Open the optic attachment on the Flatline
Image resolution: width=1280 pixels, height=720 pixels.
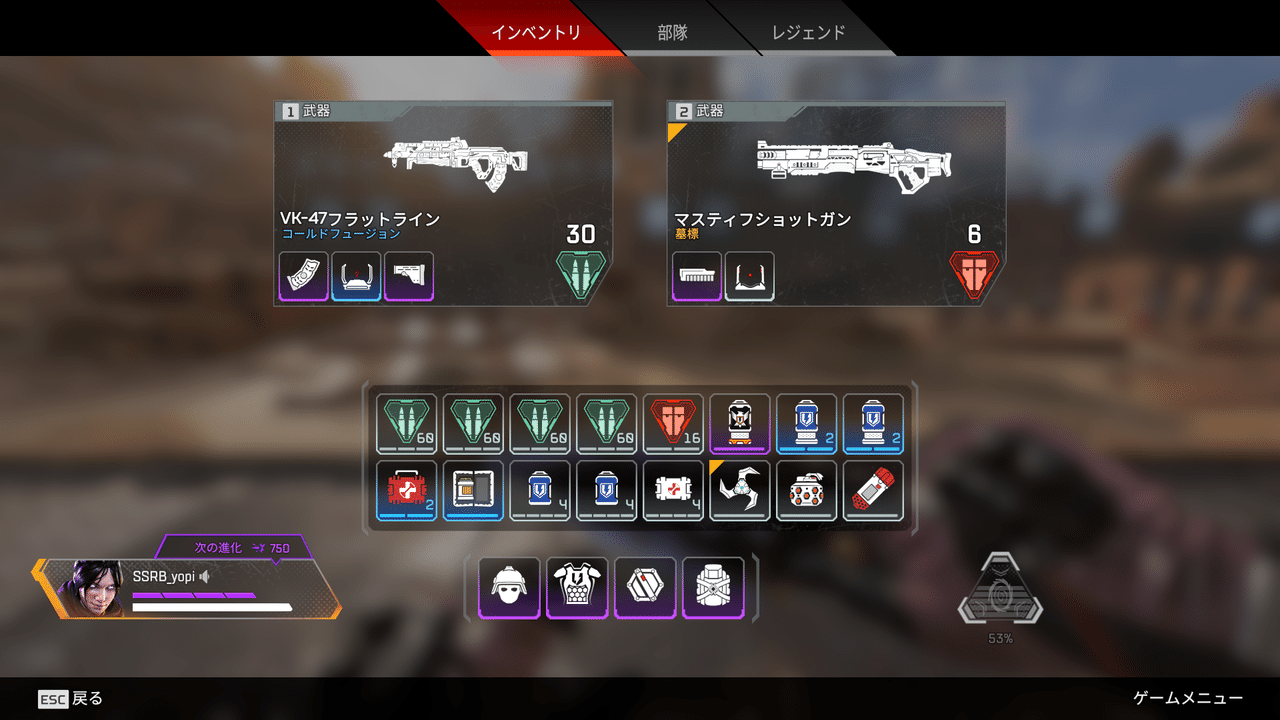click(356, 277)
